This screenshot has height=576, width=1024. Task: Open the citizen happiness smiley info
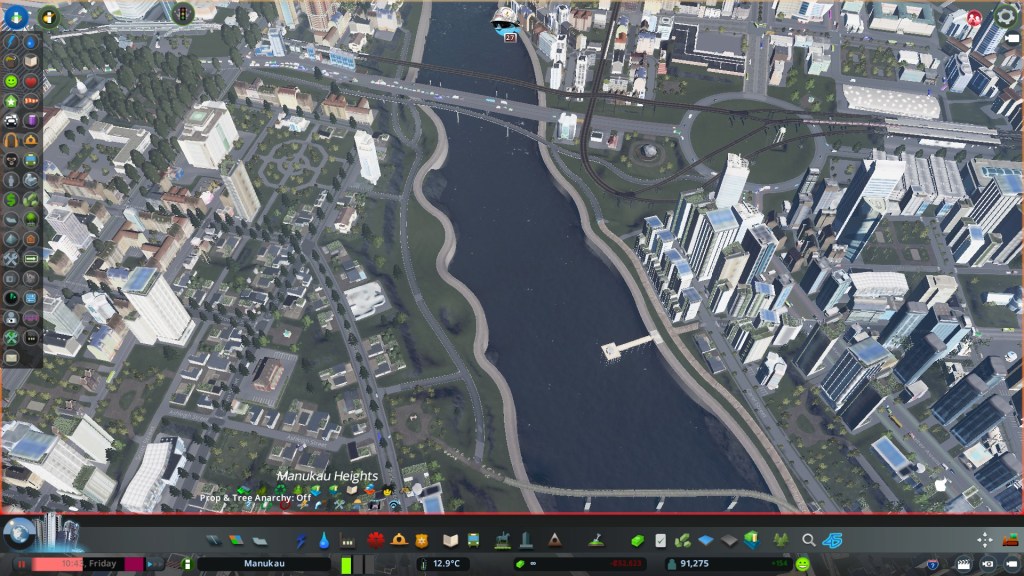click(803, 564)
